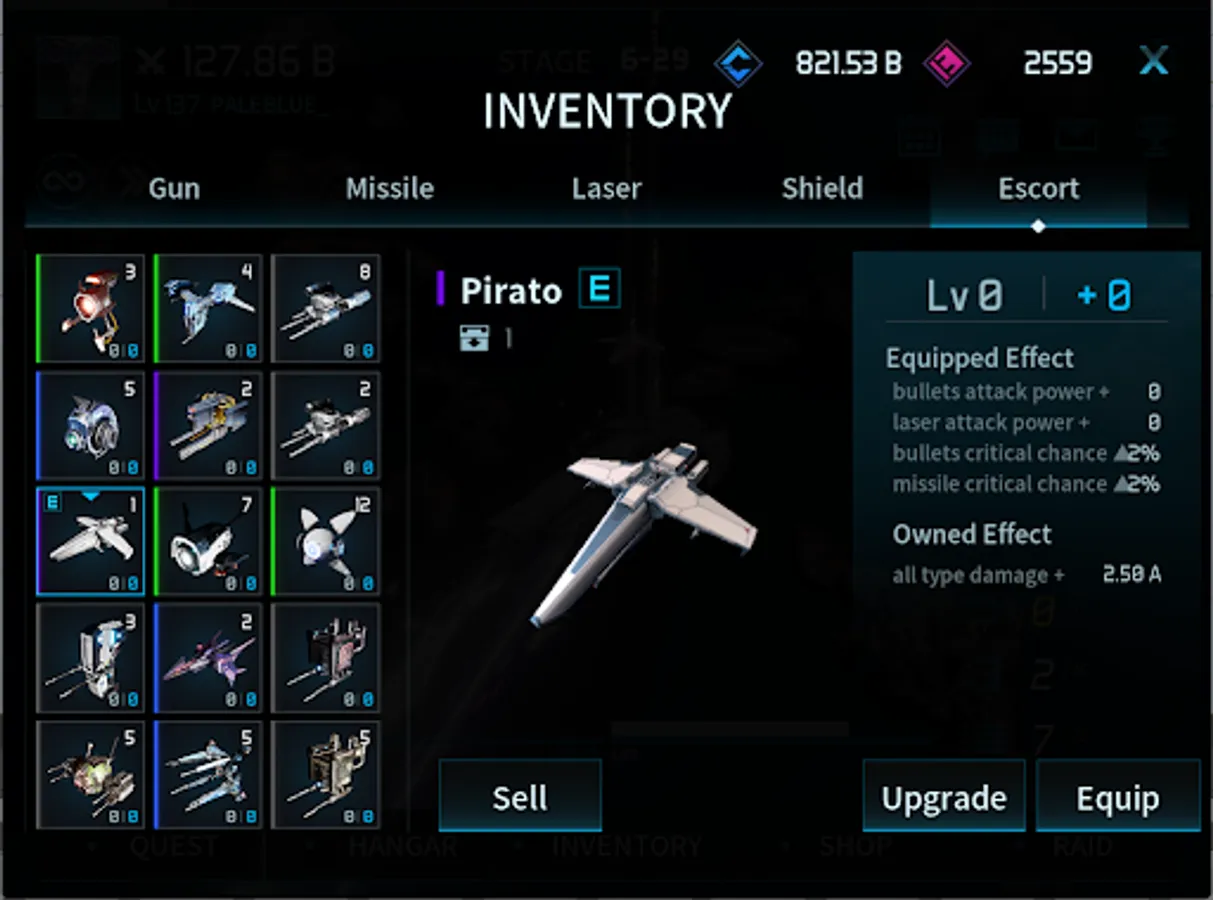Pick the black-and-white pod with count 7
Viewport: 1213px width, 900px height.
pos(208,541)
